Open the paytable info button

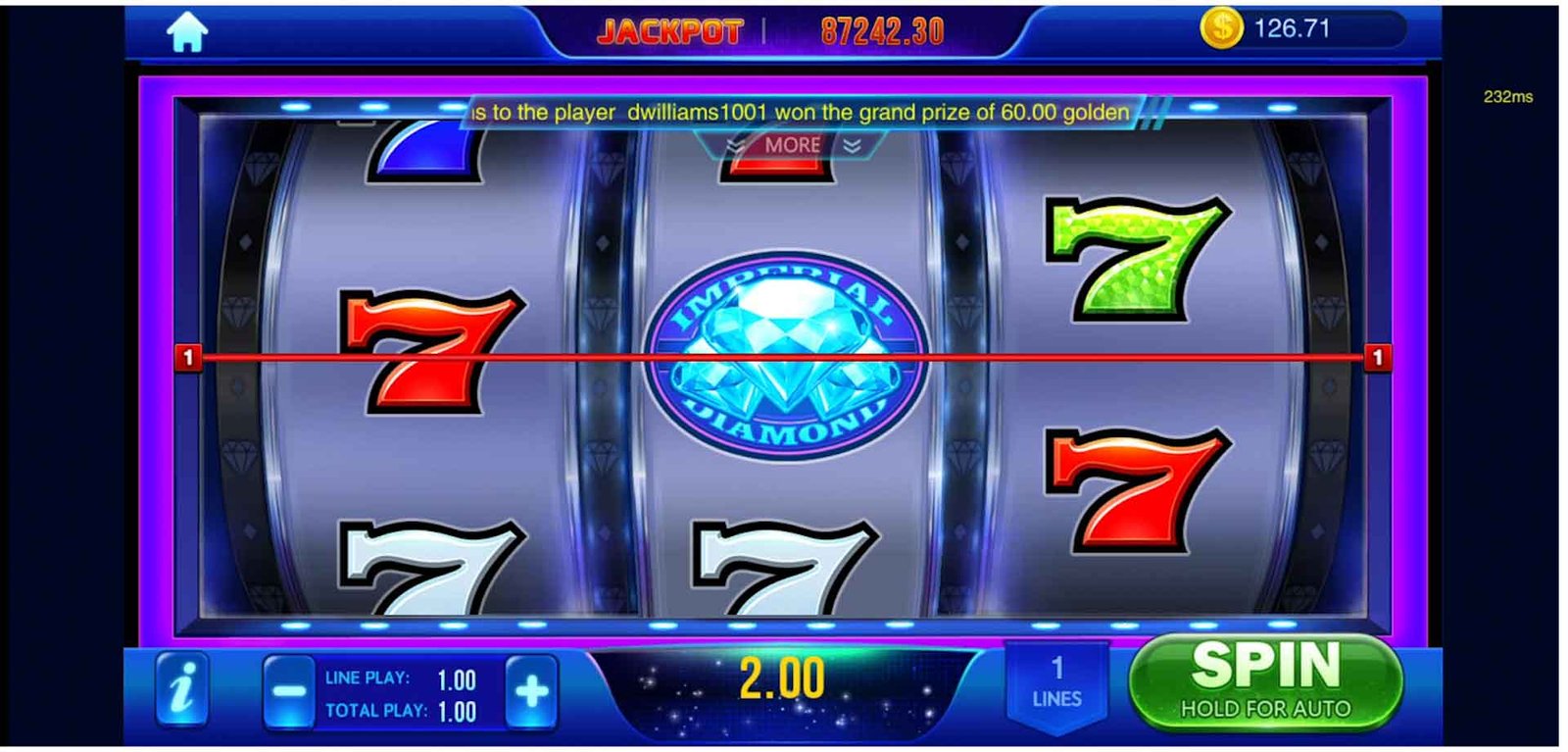[182, 688]
